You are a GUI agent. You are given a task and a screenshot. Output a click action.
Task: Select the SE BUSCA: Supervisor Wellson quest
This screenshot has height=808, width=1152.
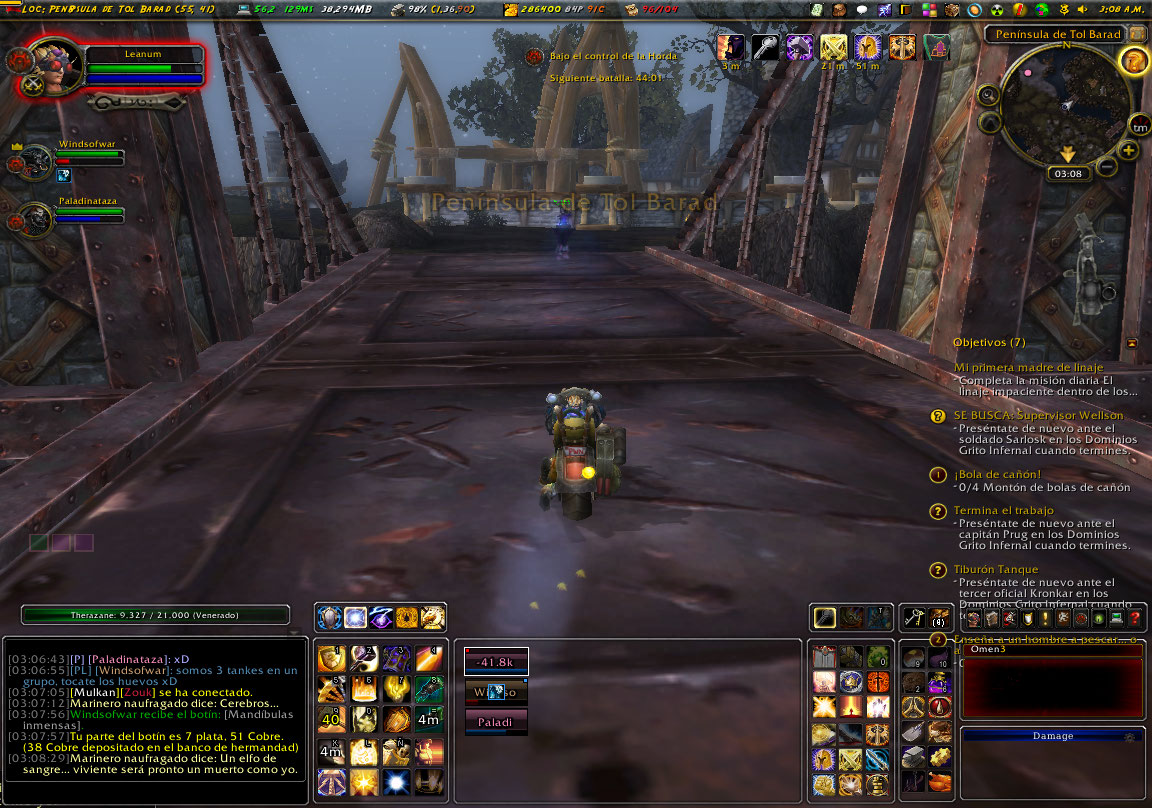tap(1038, 415)
